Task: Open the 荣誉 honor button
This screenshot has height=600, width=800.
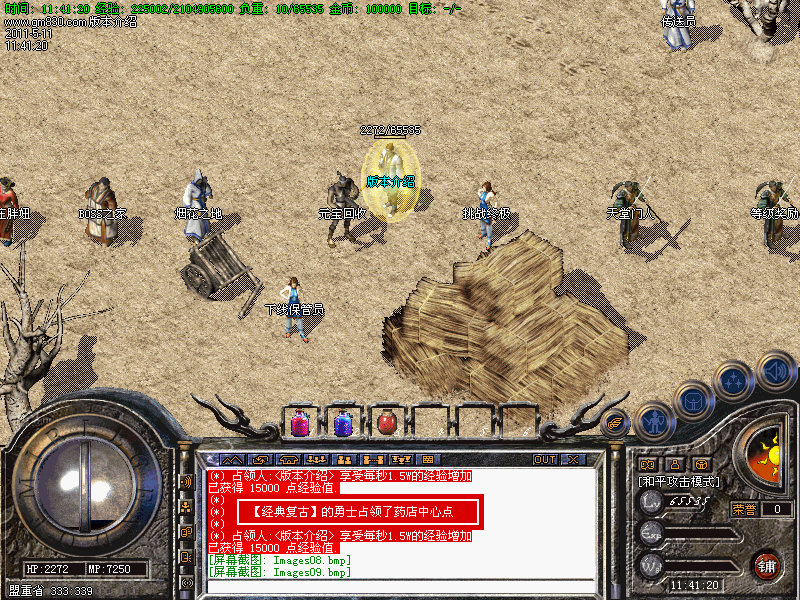Action: coord(743,509)
